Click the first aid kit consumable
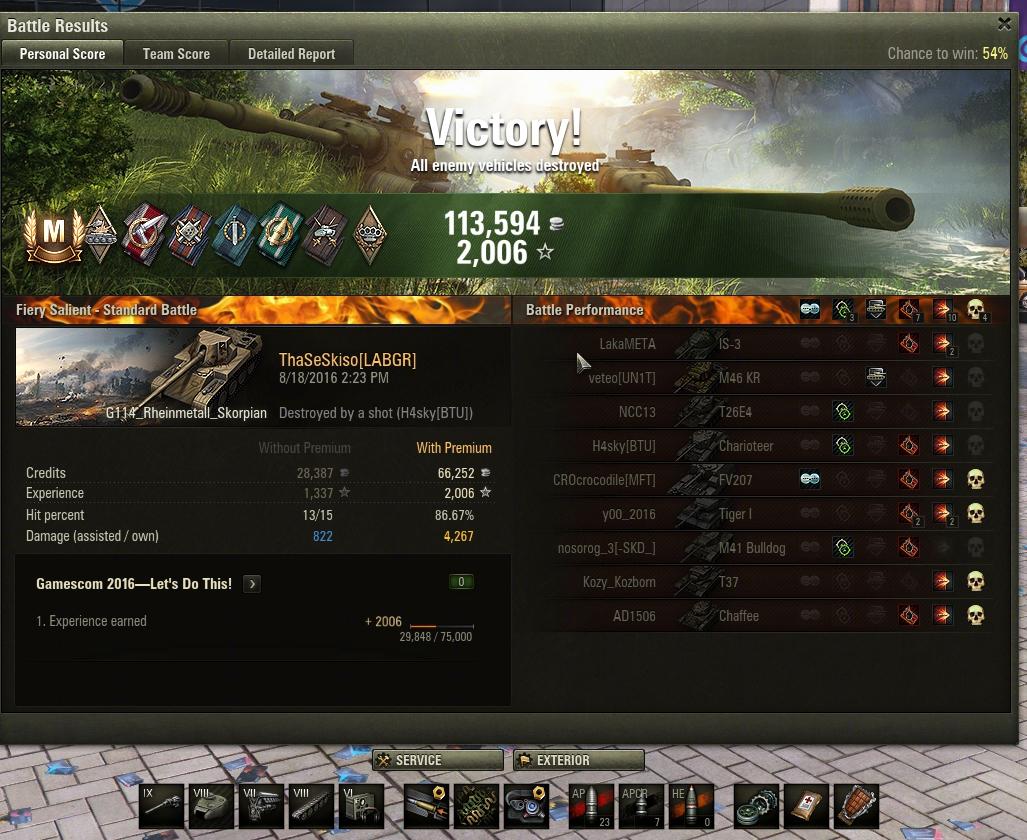1027x840 pixels. click(806, 806)
